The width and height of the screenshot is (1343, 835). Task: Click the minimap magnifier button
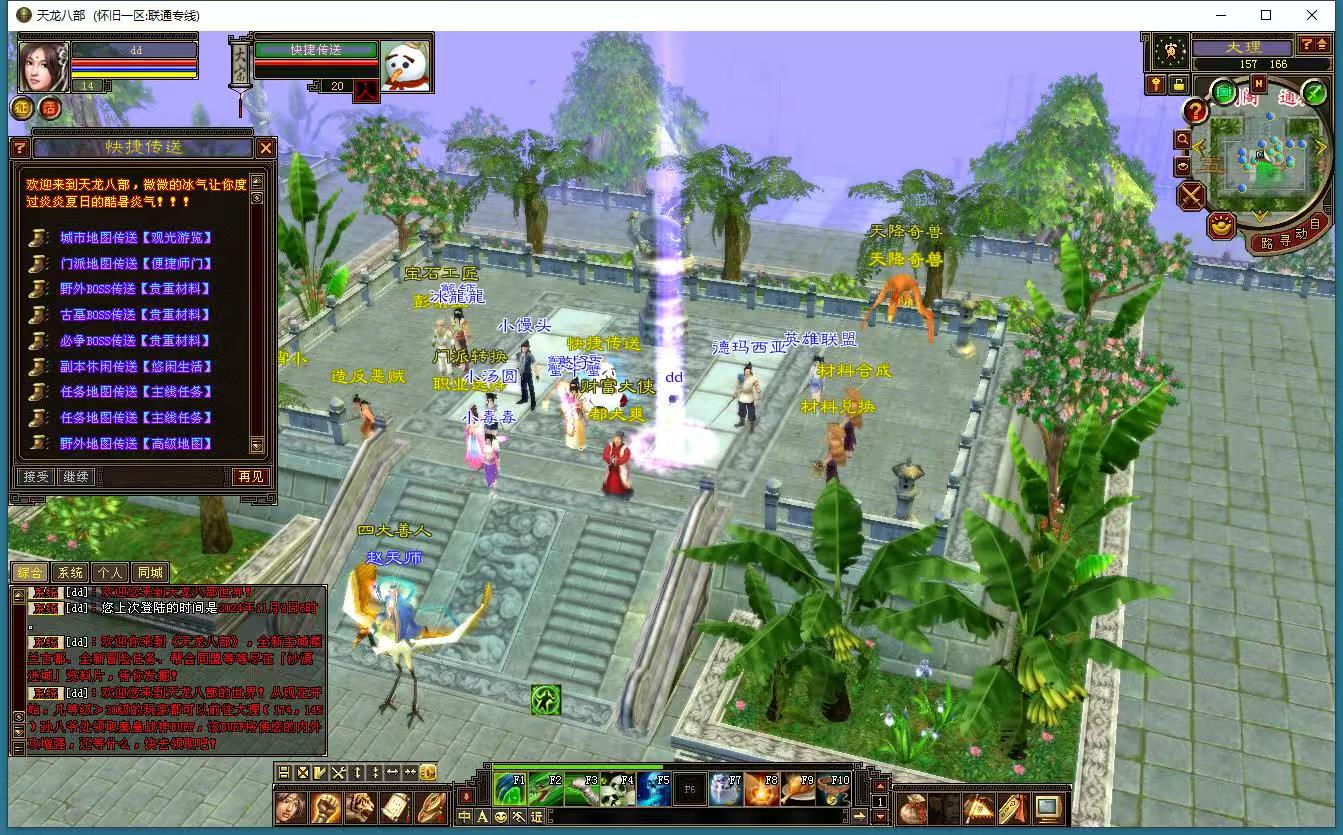click(x=1183, y=140)
